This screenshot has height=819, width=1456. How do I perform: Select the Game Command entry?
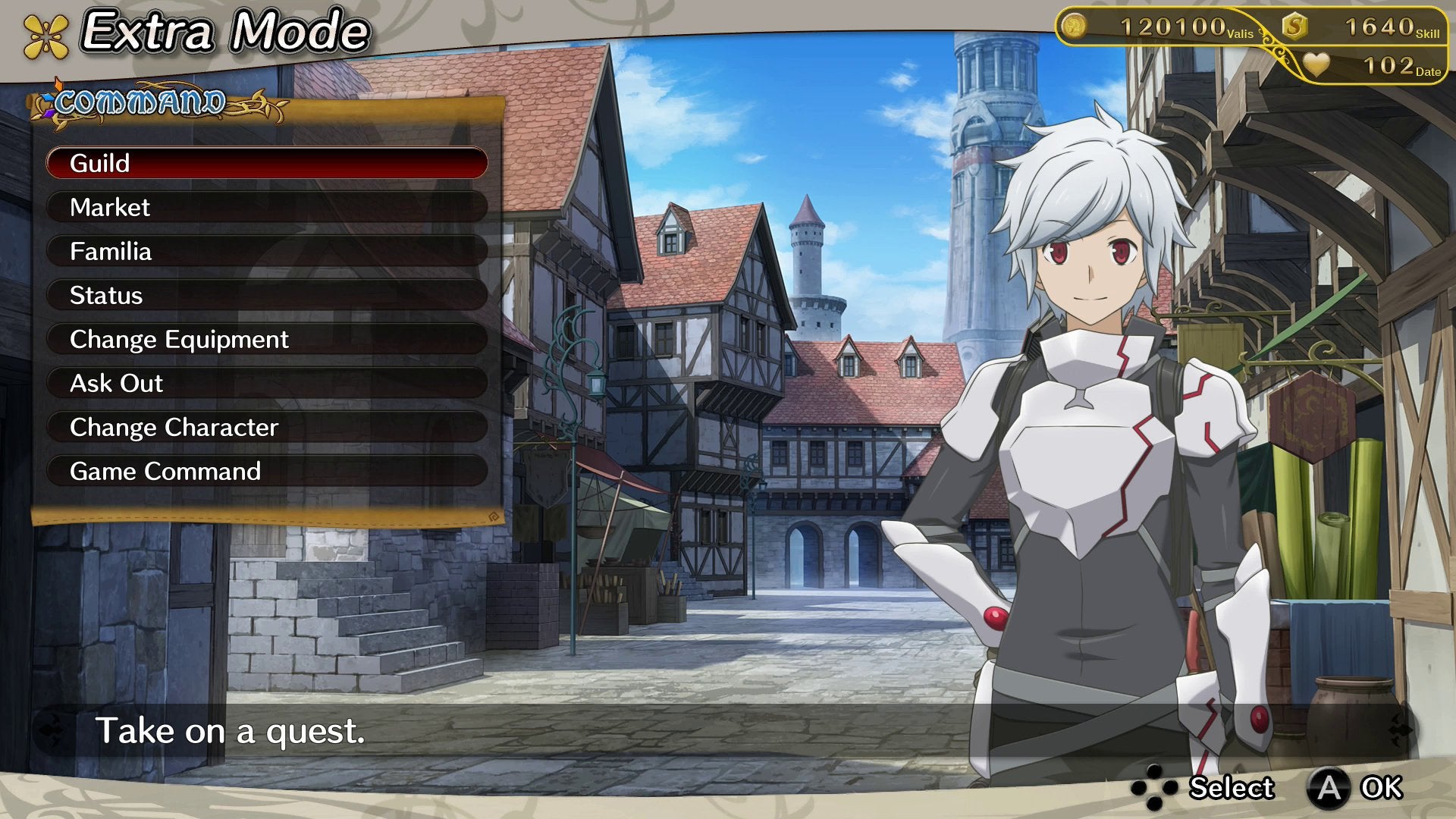(266, 471)
